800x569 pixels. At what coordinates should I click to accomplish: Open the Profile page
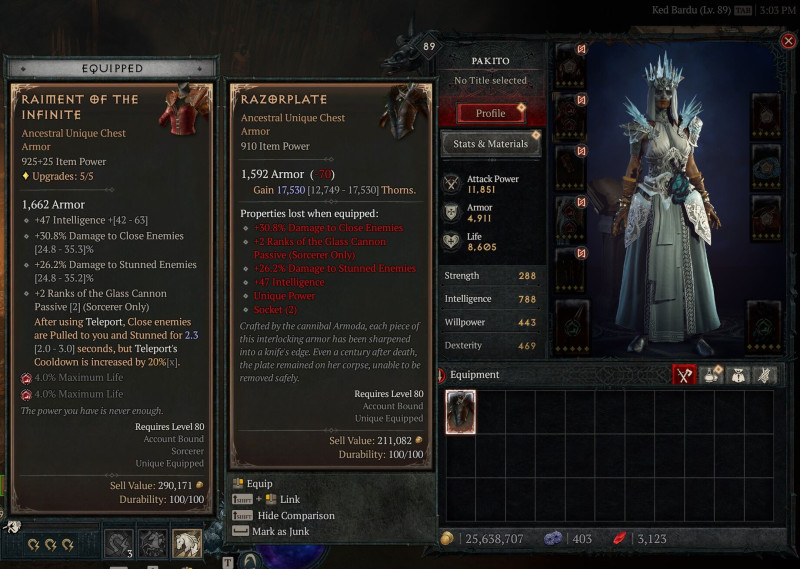(490, 113)
